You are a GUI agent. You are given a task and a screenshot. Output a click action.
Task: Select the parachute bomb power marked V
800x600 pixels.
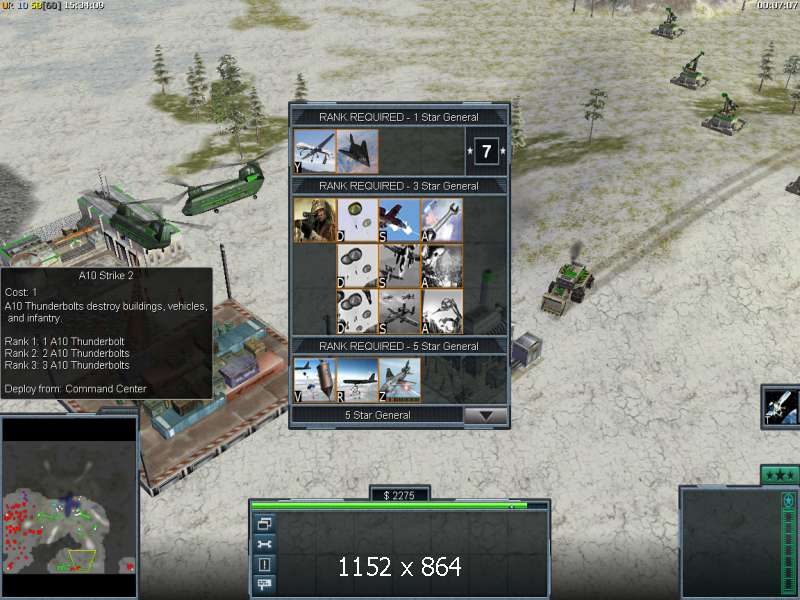315,380
